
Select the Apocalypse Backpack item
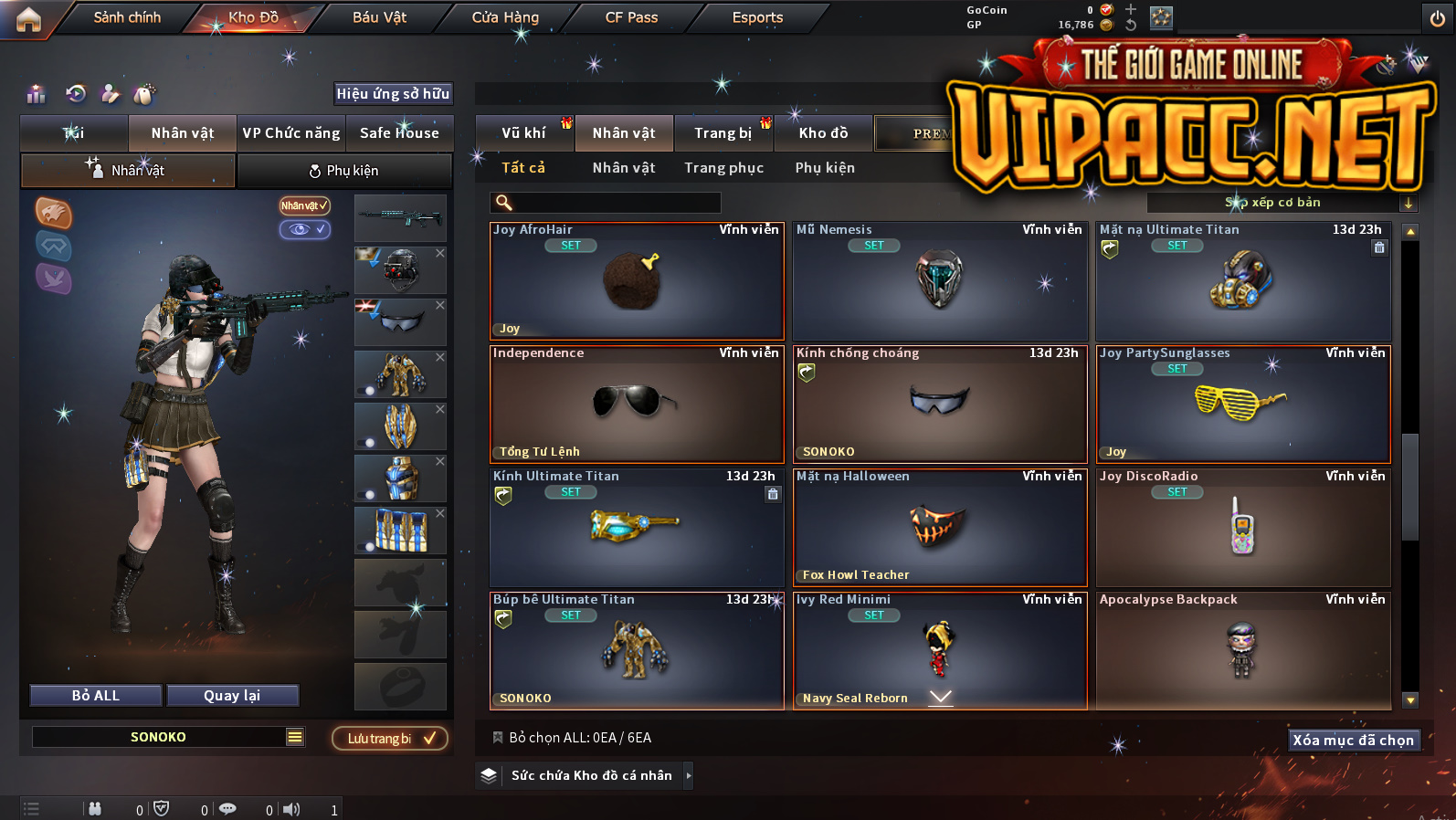pyautogui.click(x=1243, y=650)
